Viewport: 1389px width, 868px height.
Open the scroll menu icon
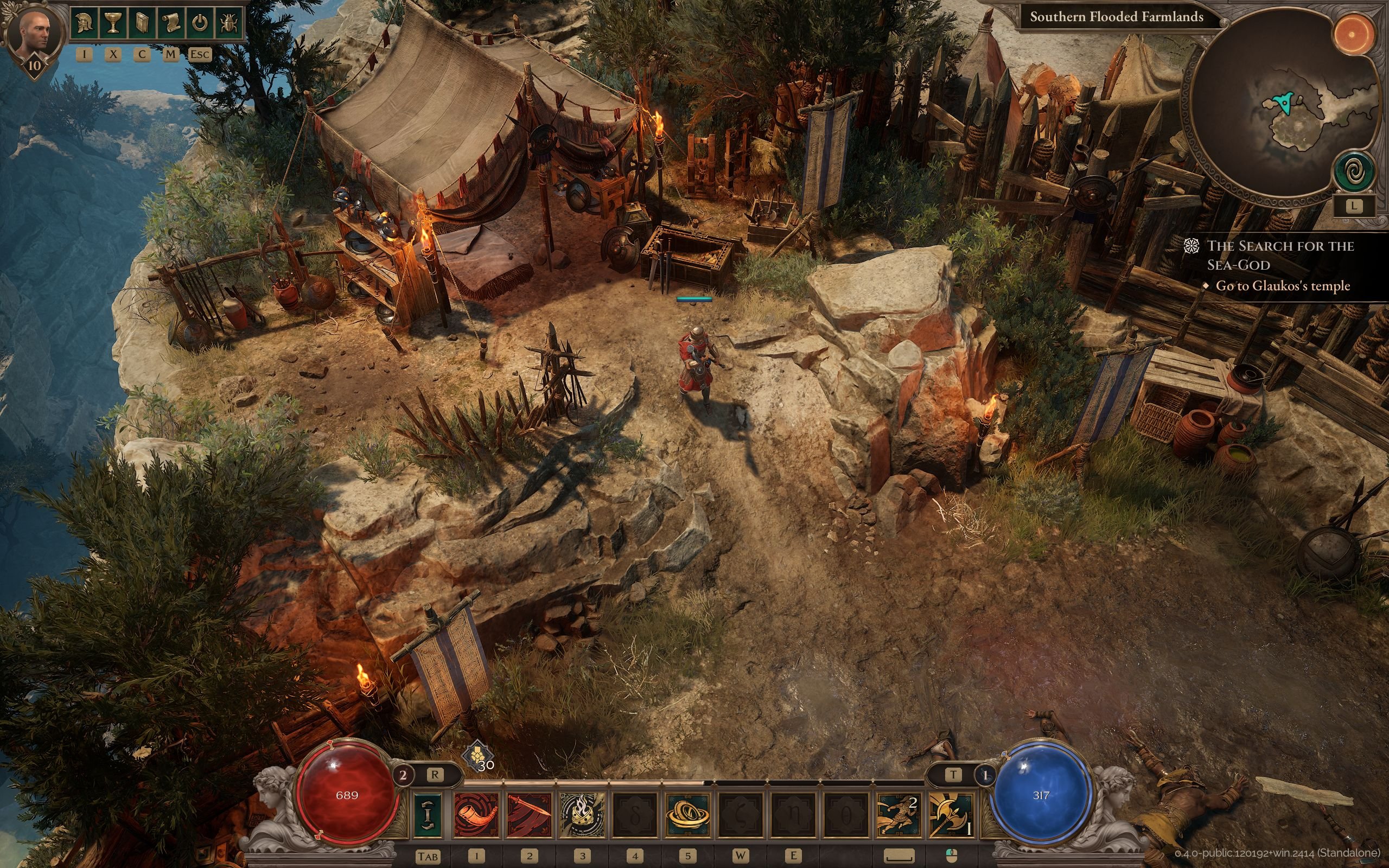tap(170, 23)
